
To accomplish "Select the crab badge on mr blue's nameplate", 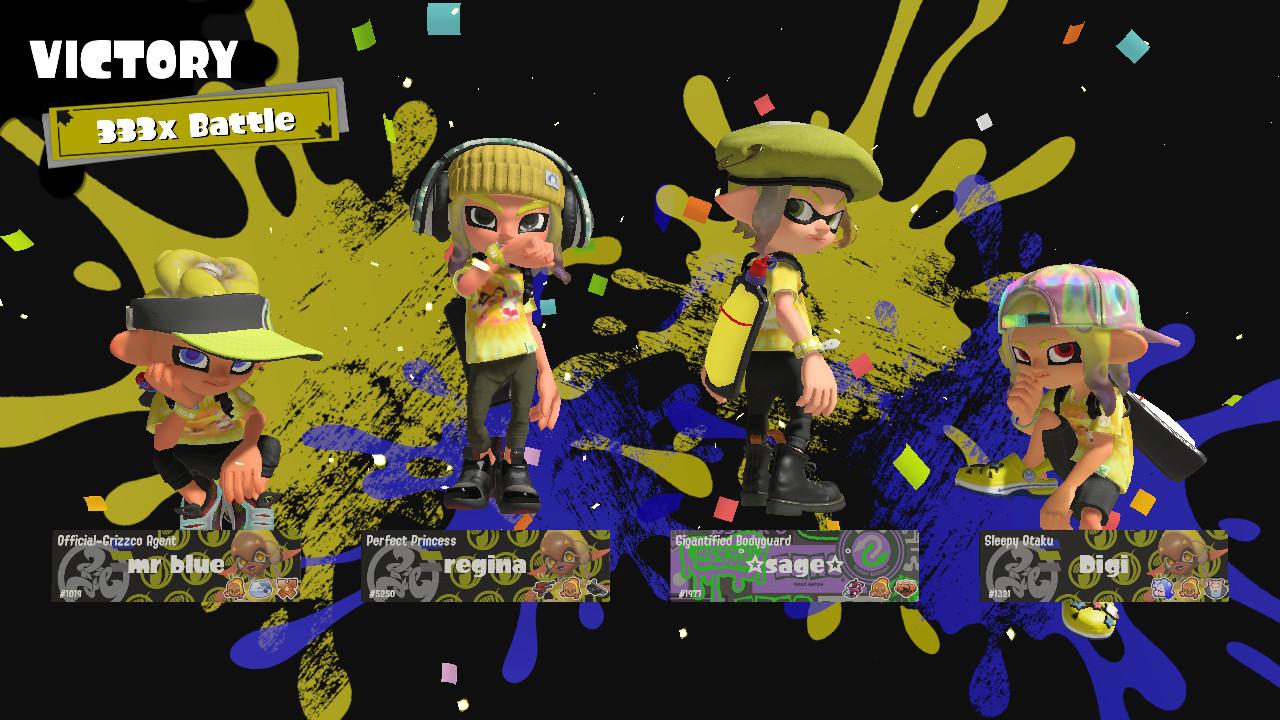I will coord(235,588).
